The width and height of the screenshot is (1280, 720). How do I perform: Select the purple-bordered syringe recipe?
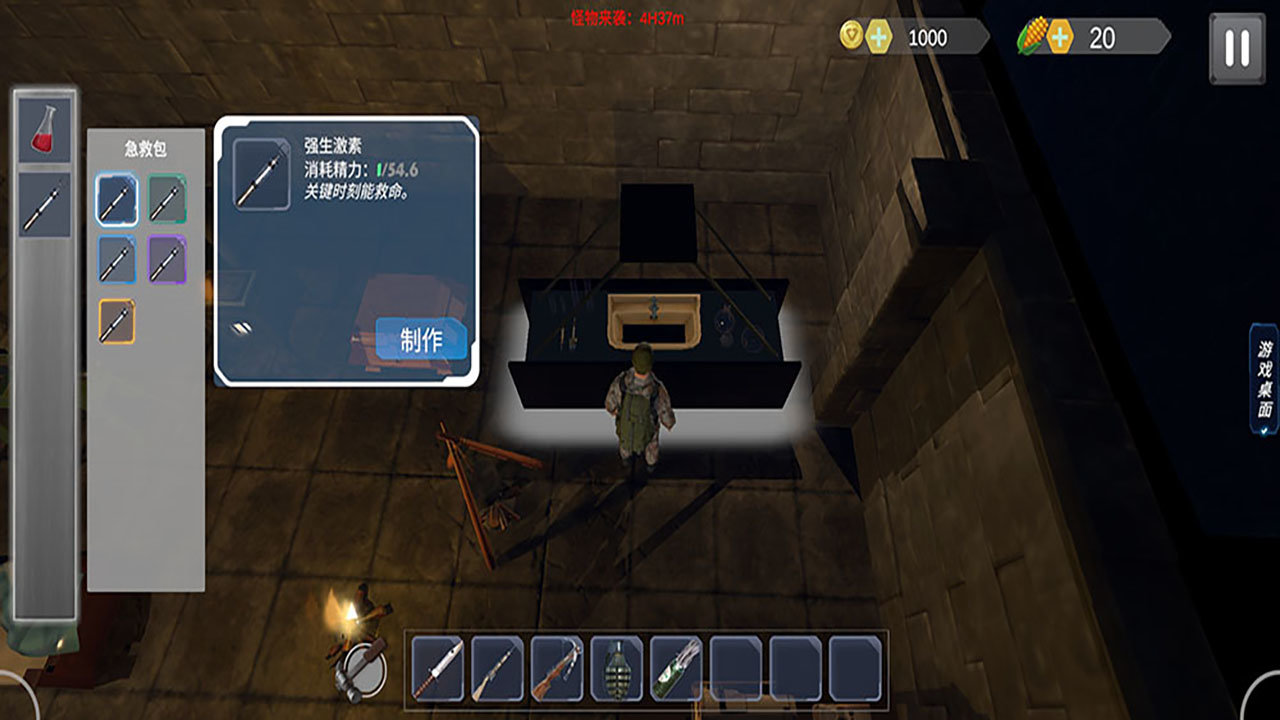point(167,260)
